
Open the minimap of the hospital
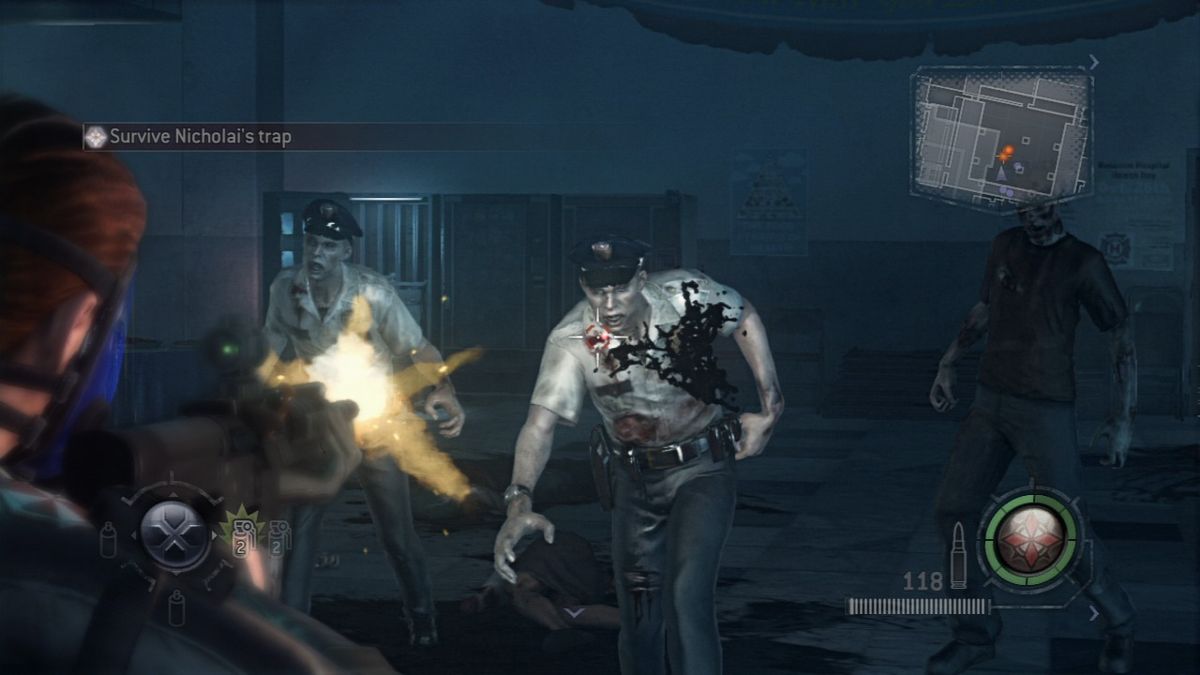click(x=1000, y=138)
